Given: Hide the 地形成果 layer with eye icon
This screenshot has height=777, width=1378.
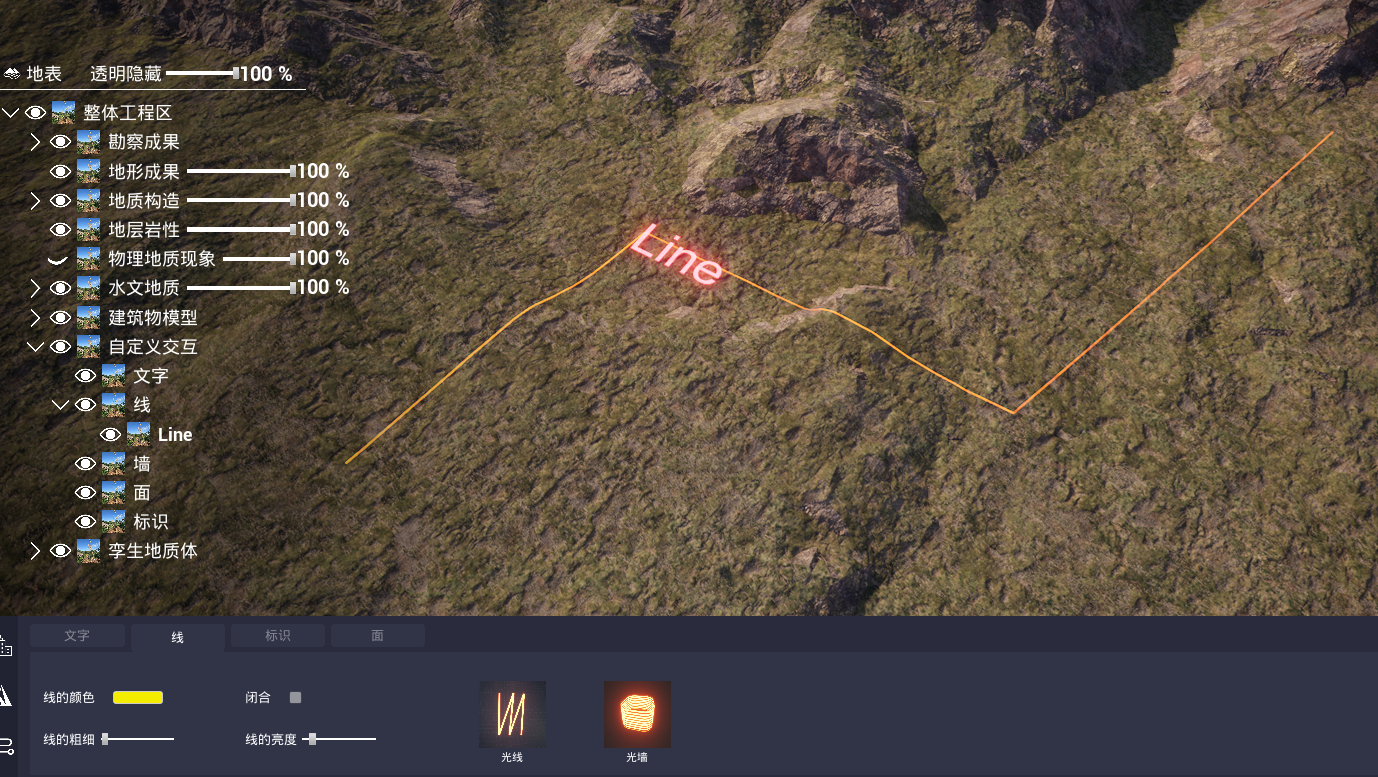Looking at the screenshot, I should (61, 171).
